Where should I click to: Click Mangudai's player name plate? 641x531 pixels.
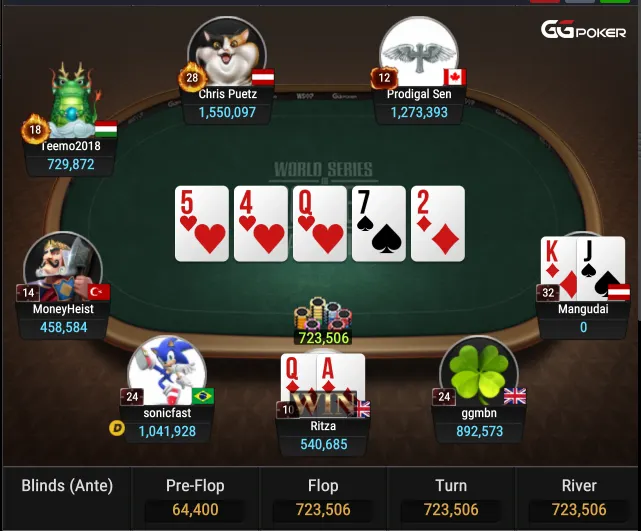(582, 318)
